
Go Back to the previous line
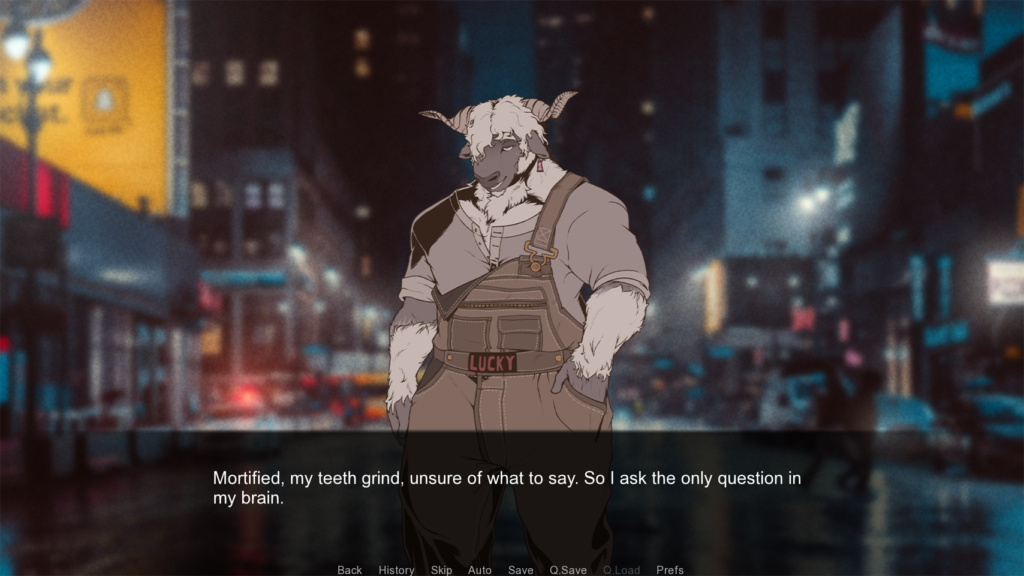pos(350,570)
